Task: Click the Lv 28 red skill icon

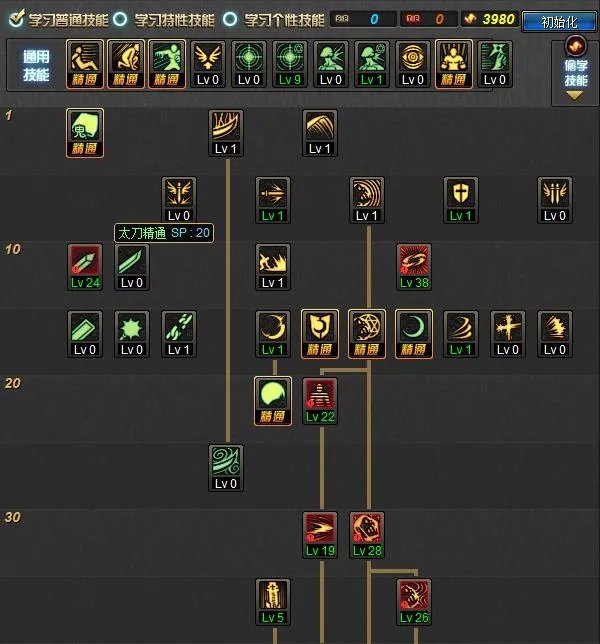Action: 367,529
